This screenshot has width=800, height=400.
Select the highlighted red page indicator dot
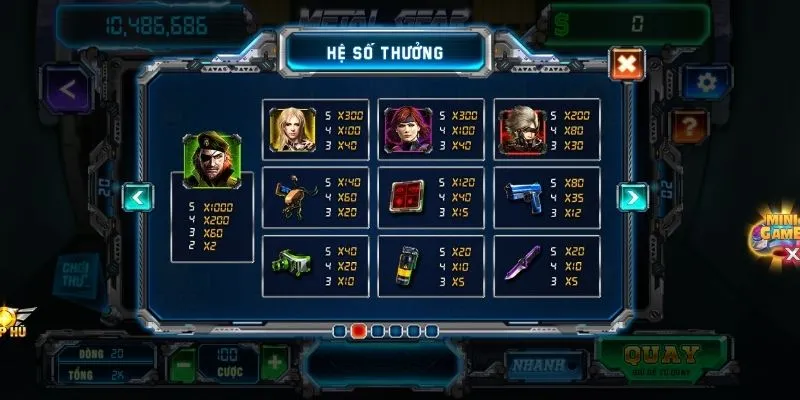pos(357,330)
